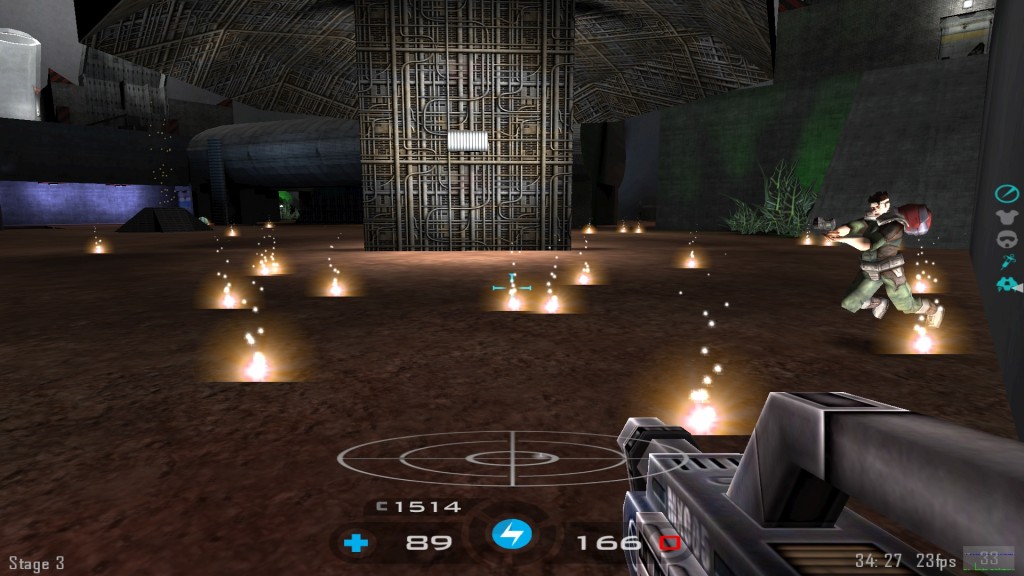This screenshot has height=576, width=1024.
Task: Choose the highlighted teal armor icon
Action: click(x=1005, y=285)
